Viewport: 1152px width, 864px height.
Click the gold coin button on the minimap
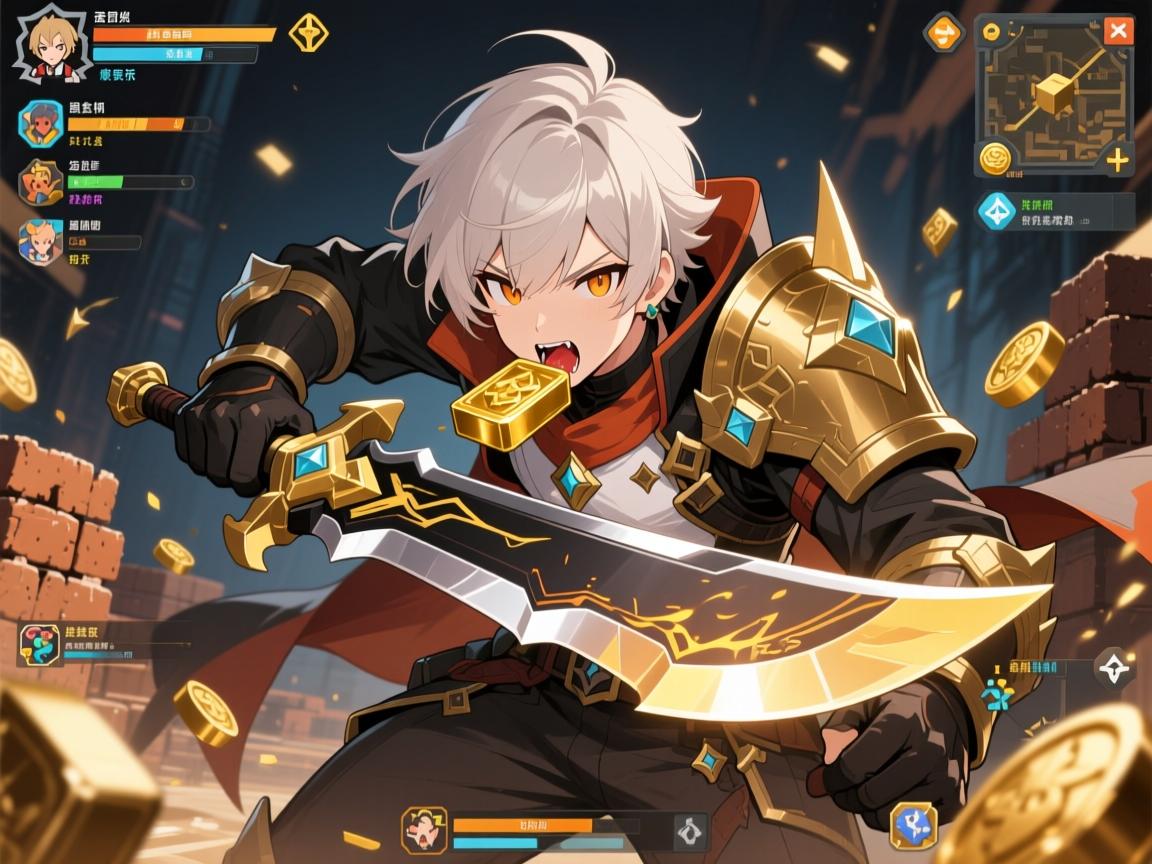click(x=995, y=158)
